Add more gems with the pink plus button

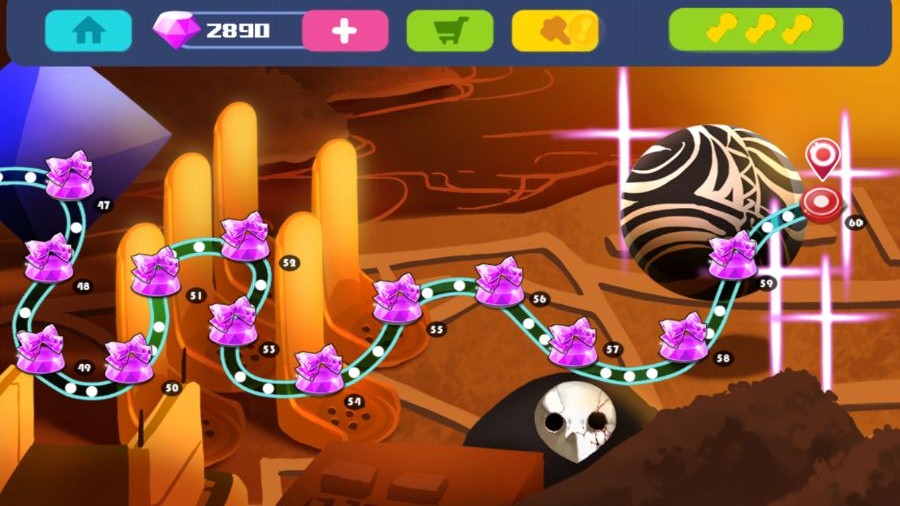click(345, 31)
